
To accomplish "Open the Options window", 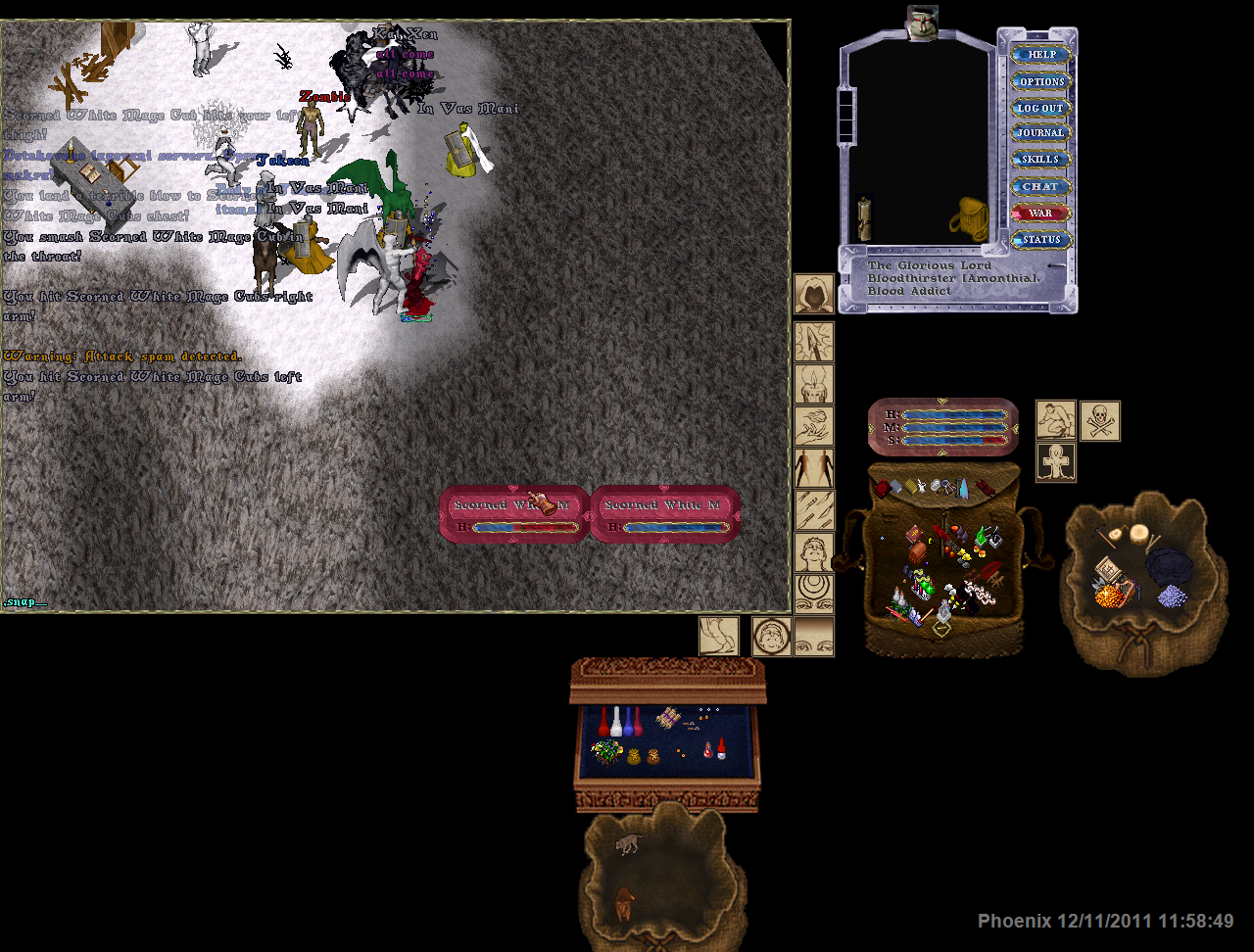I will 1041,81.
